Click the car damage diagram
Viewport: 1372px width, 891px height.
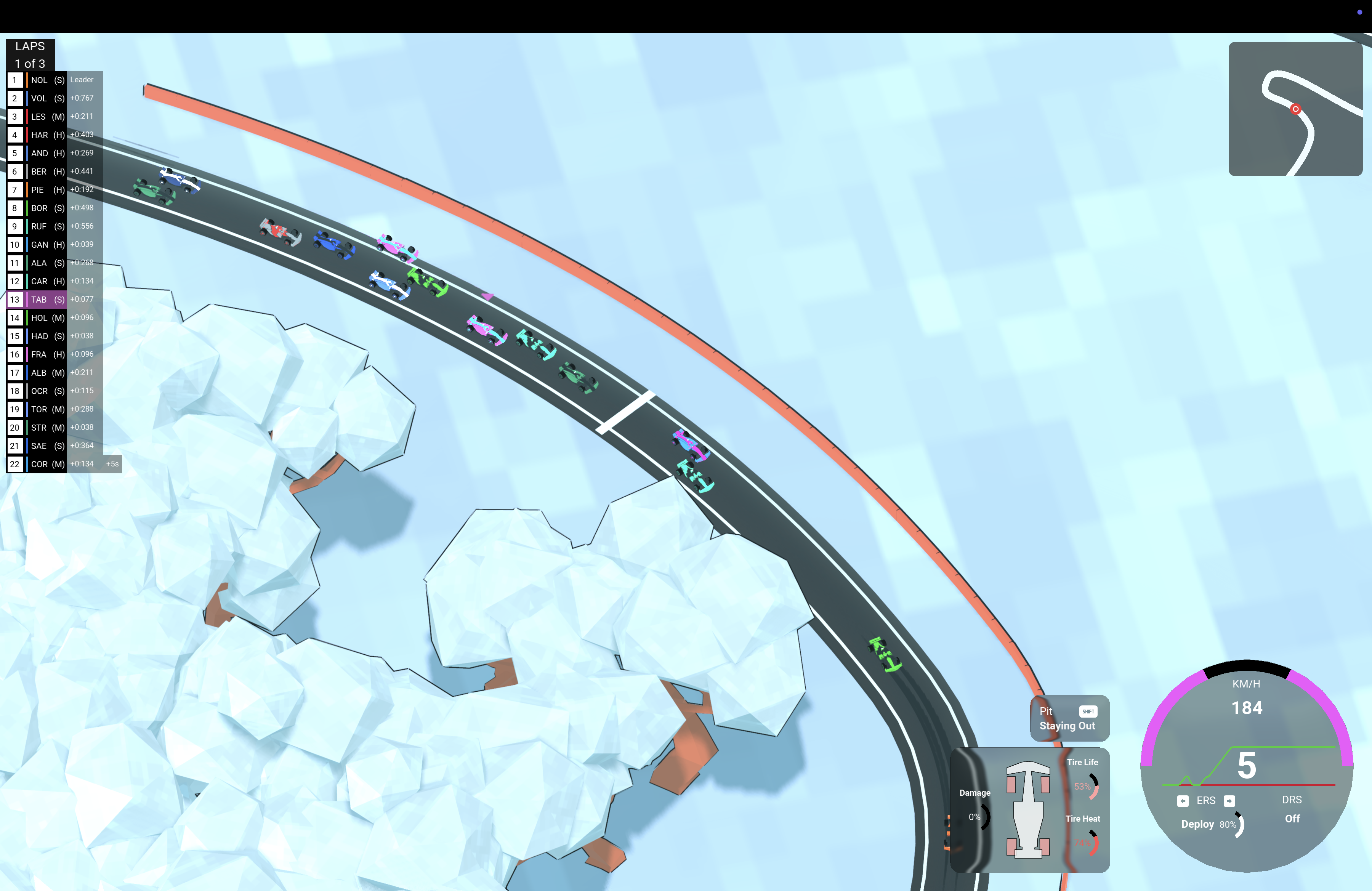coord(1028,809)
